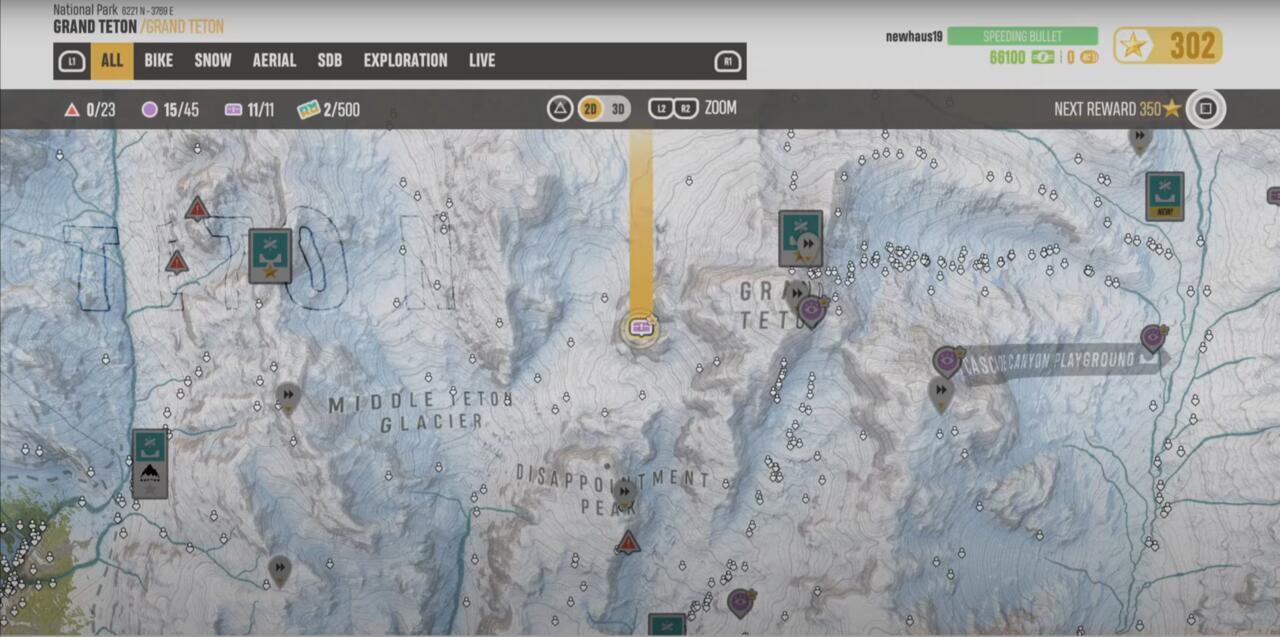
Task: Choose the SDB tab
Action: click(330, 61)
